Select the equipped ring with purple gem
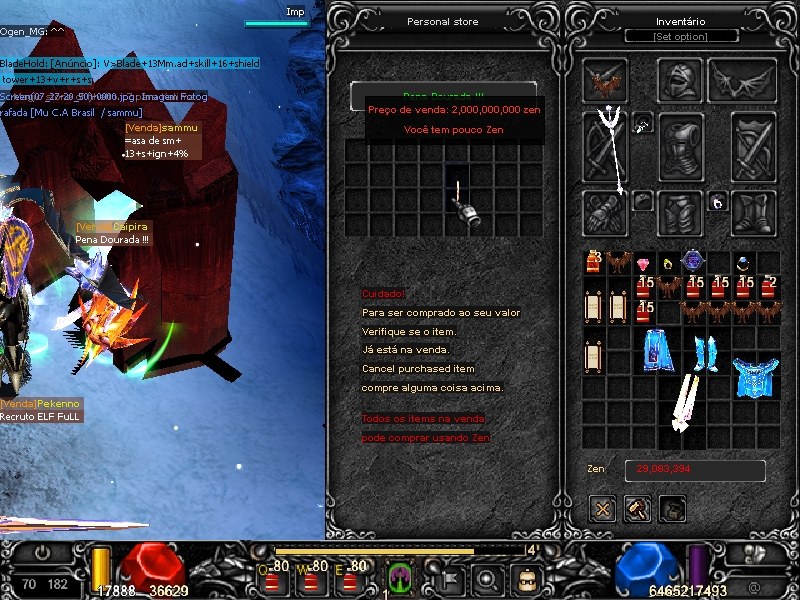The width and height of the screenshot is (800, 600). click(x=717, y=202)
